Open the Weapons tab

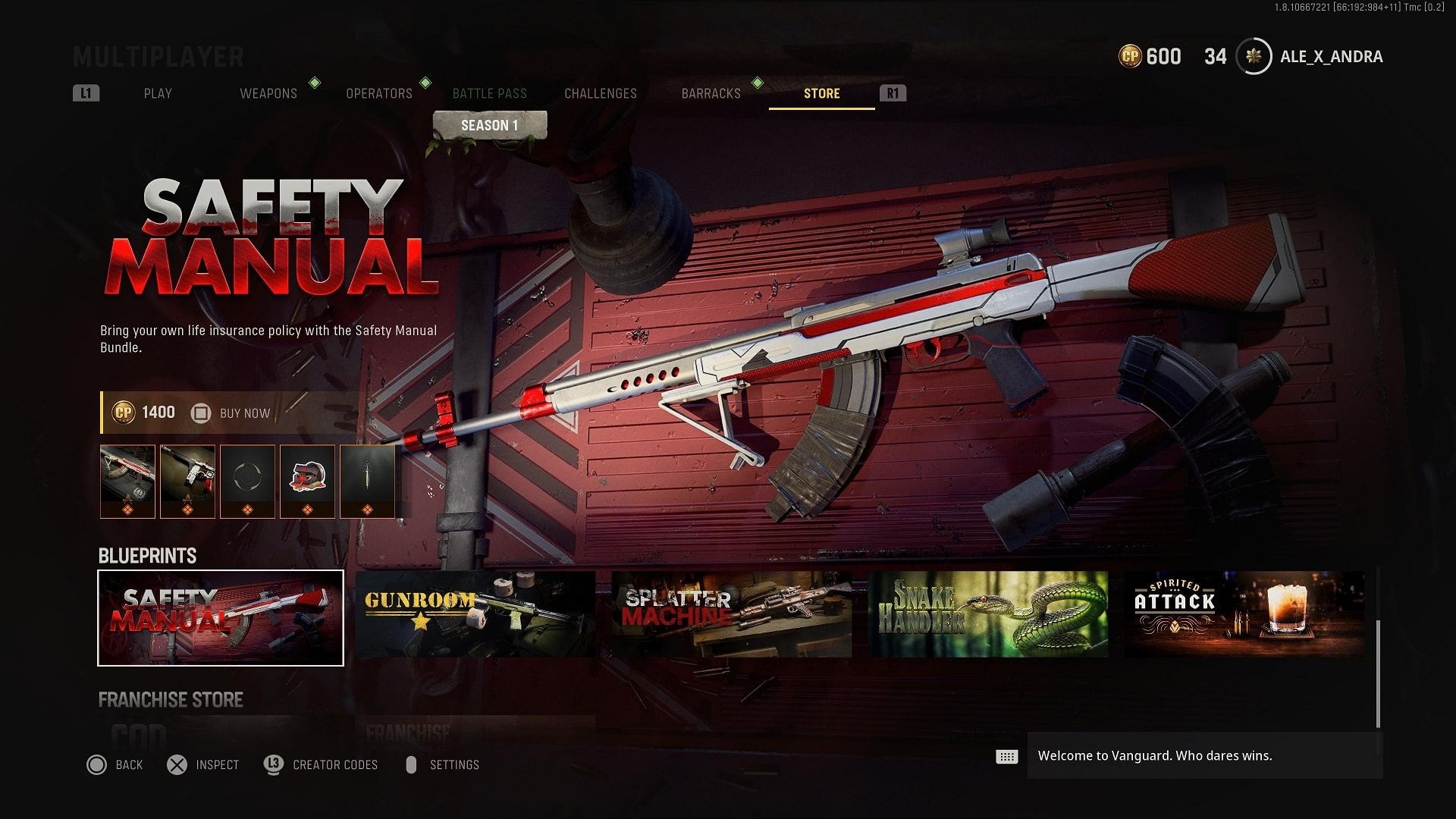[x=268, y=93]
